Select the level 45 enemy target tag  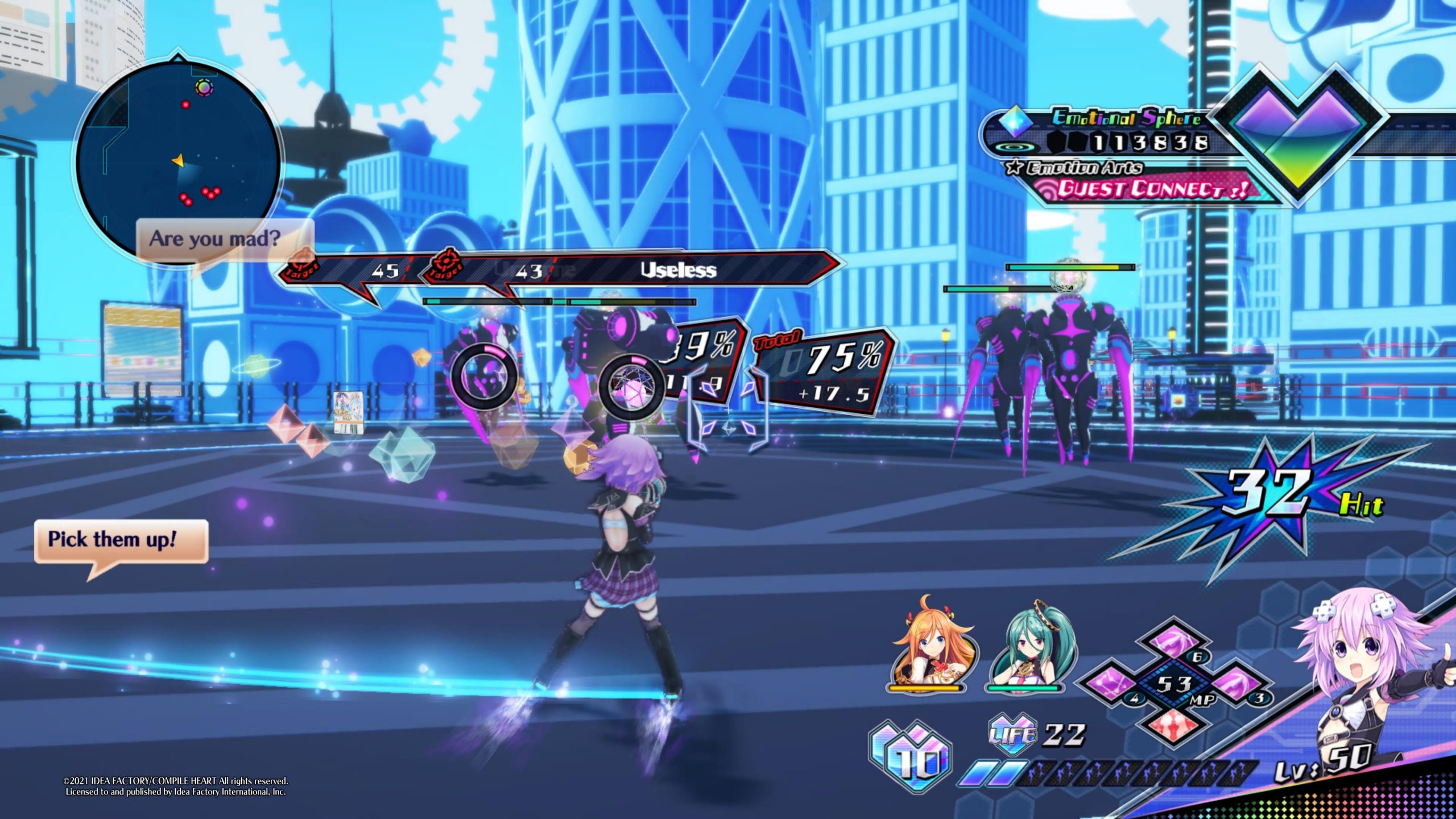353,270
